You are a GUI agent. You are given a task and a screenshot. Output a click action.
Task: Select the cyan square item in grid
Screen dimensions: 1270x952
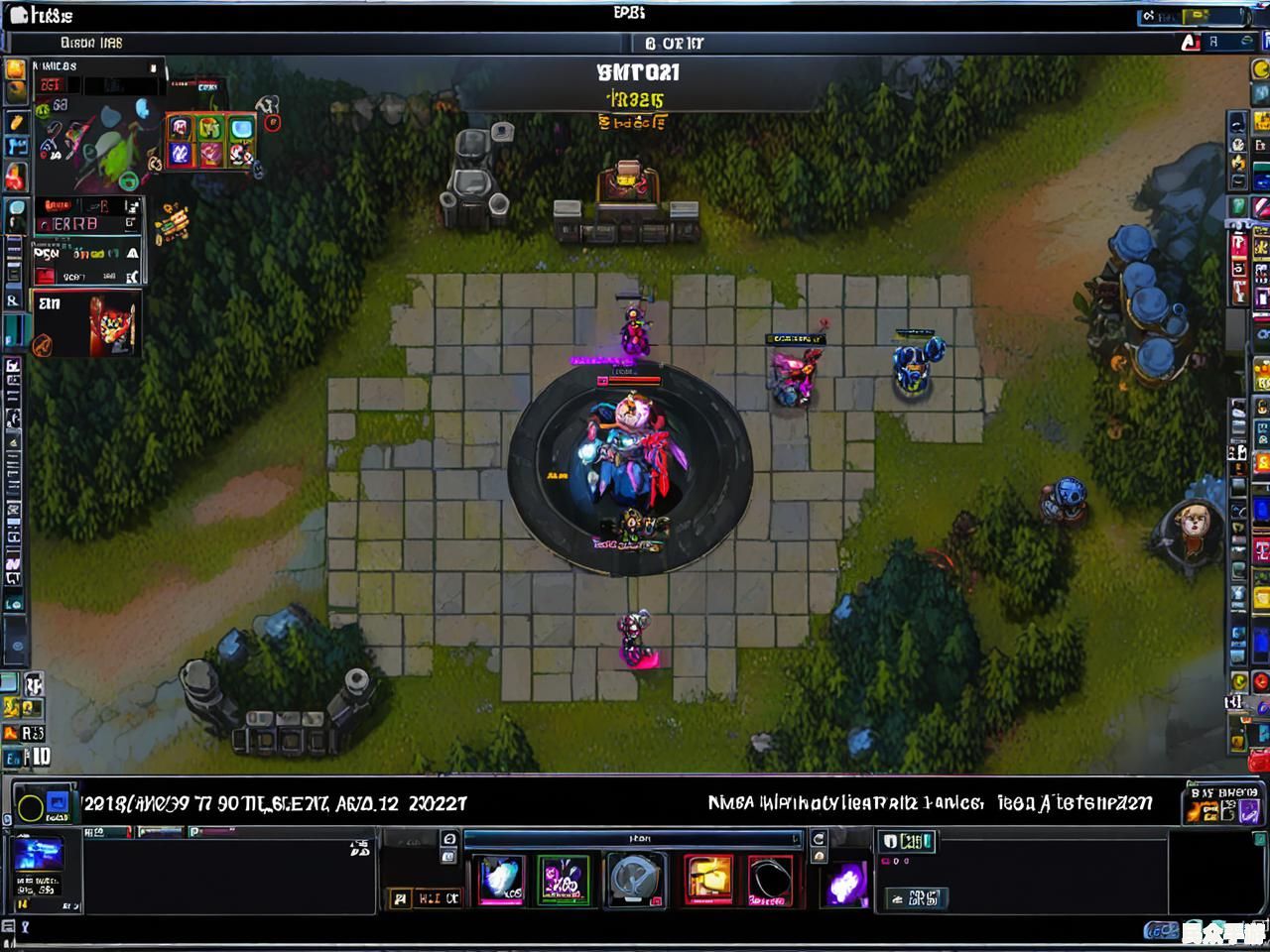point(241,129)
